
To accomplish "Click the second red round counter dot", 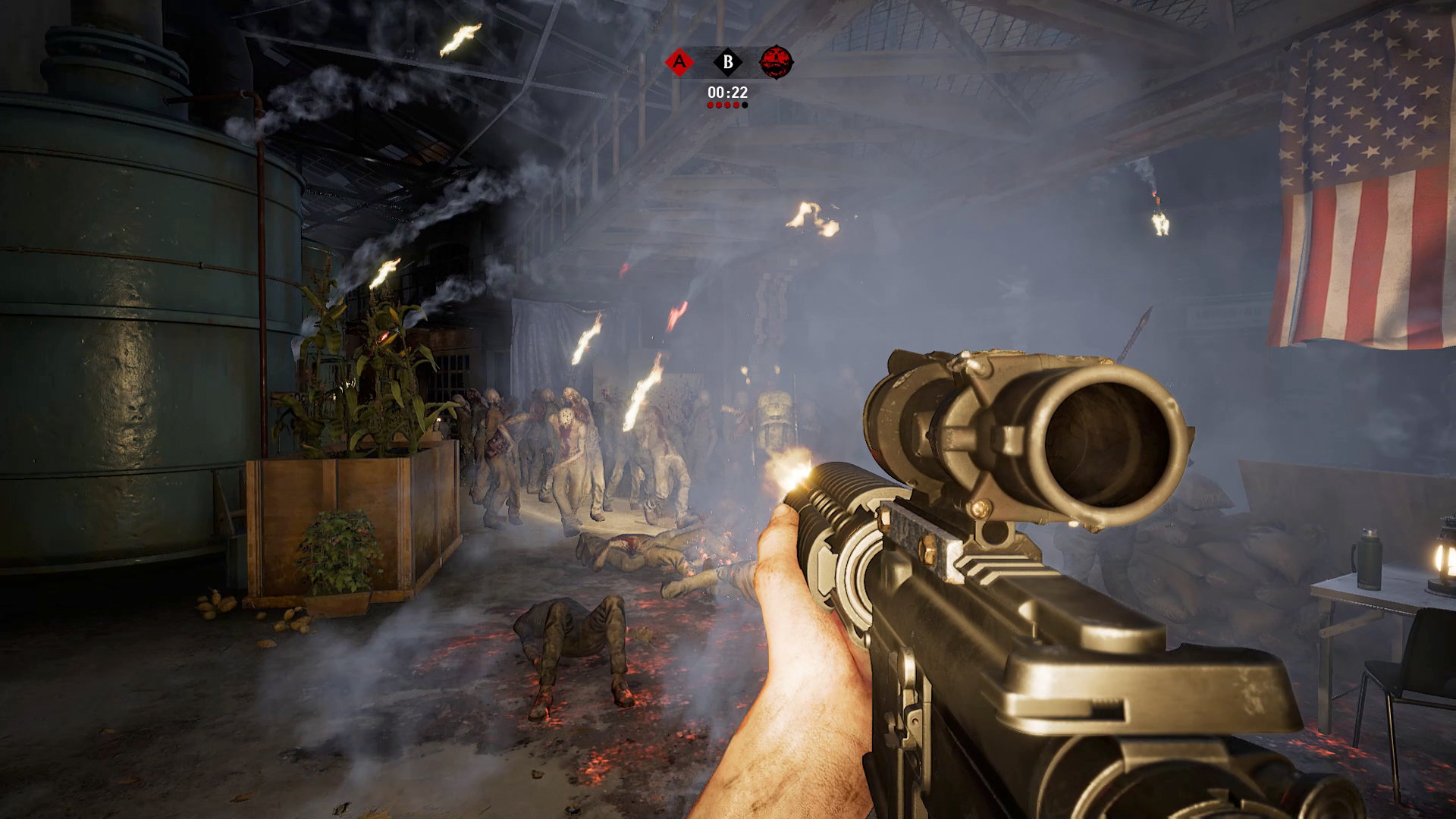I will [720, 105].
